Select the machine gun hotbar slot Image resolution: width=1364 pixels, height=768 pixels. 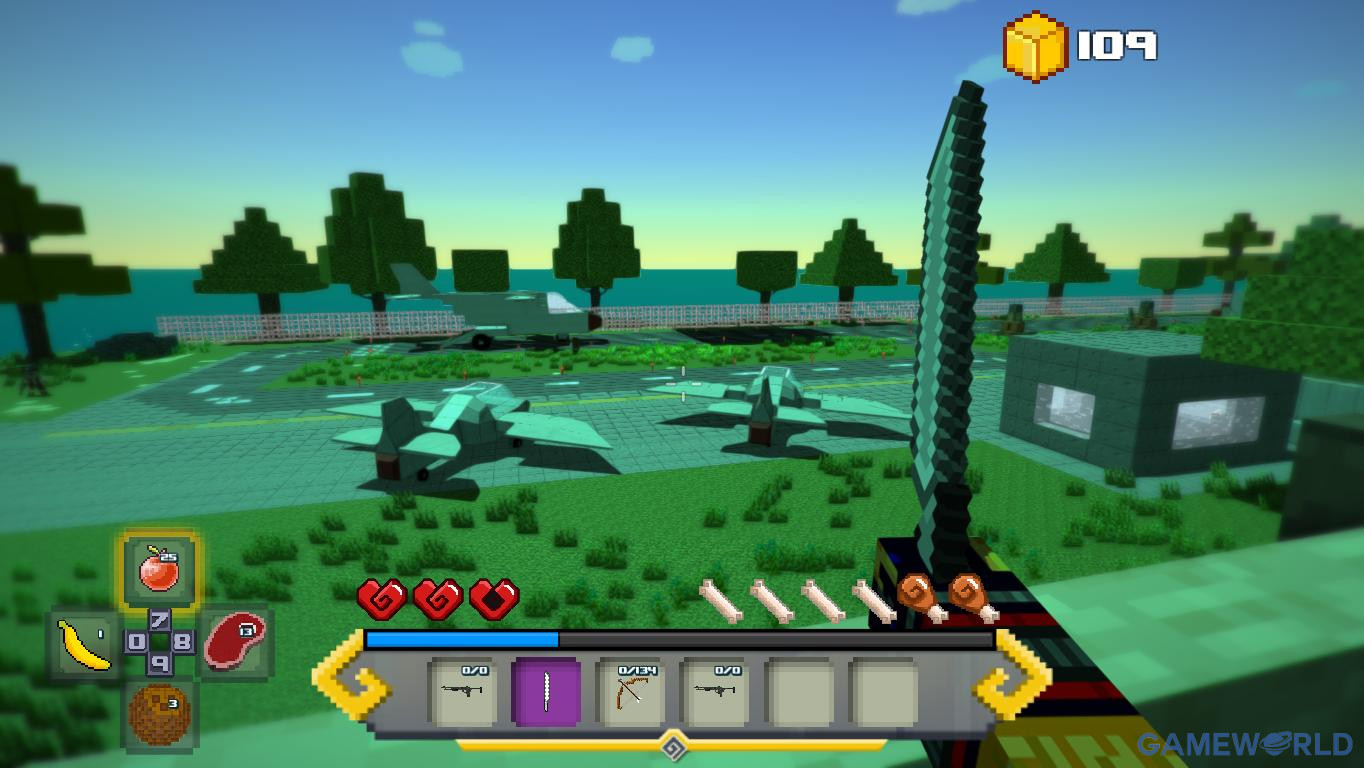tap(463, 691)
